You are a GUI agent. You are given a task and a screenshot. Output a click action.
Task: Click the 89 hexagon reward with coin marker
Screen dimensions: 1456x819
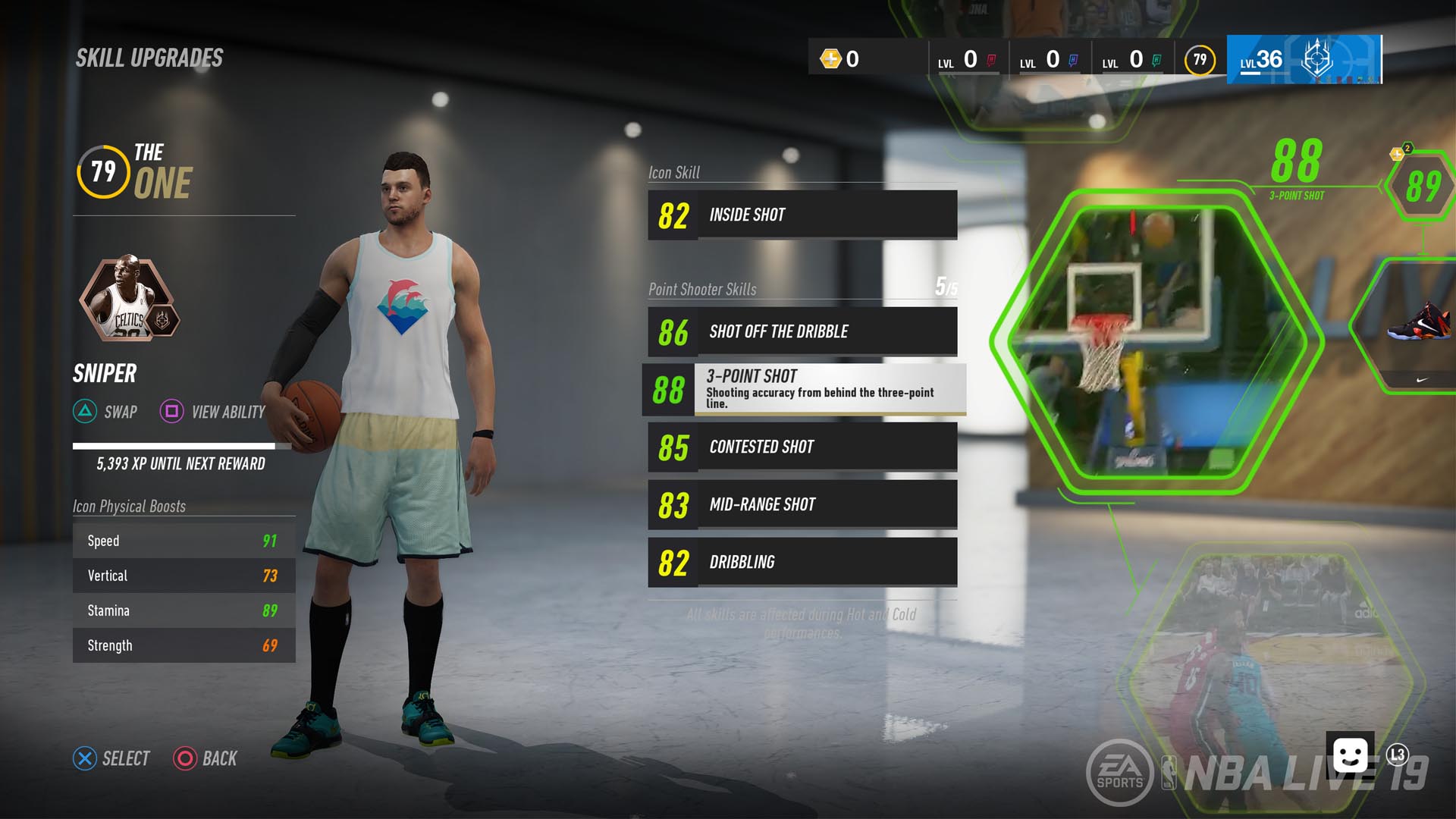click(x=1426, y=184)
